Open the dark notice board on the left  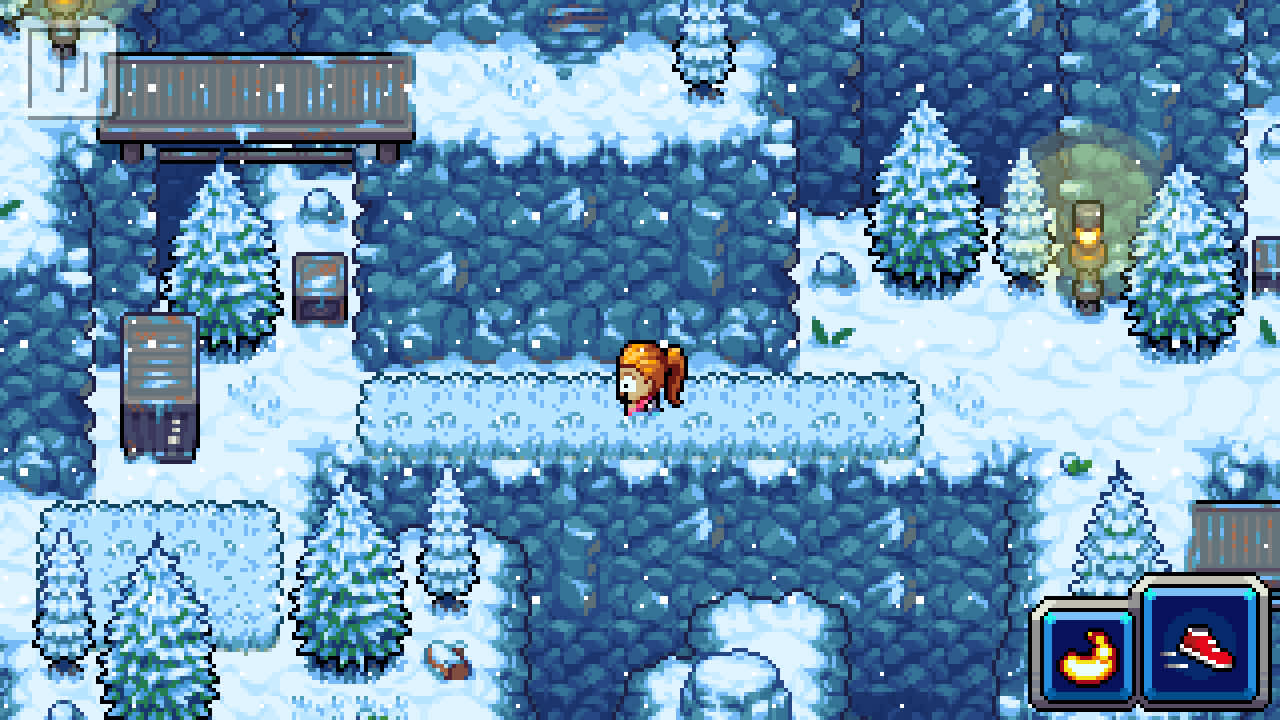click(160, 385)
